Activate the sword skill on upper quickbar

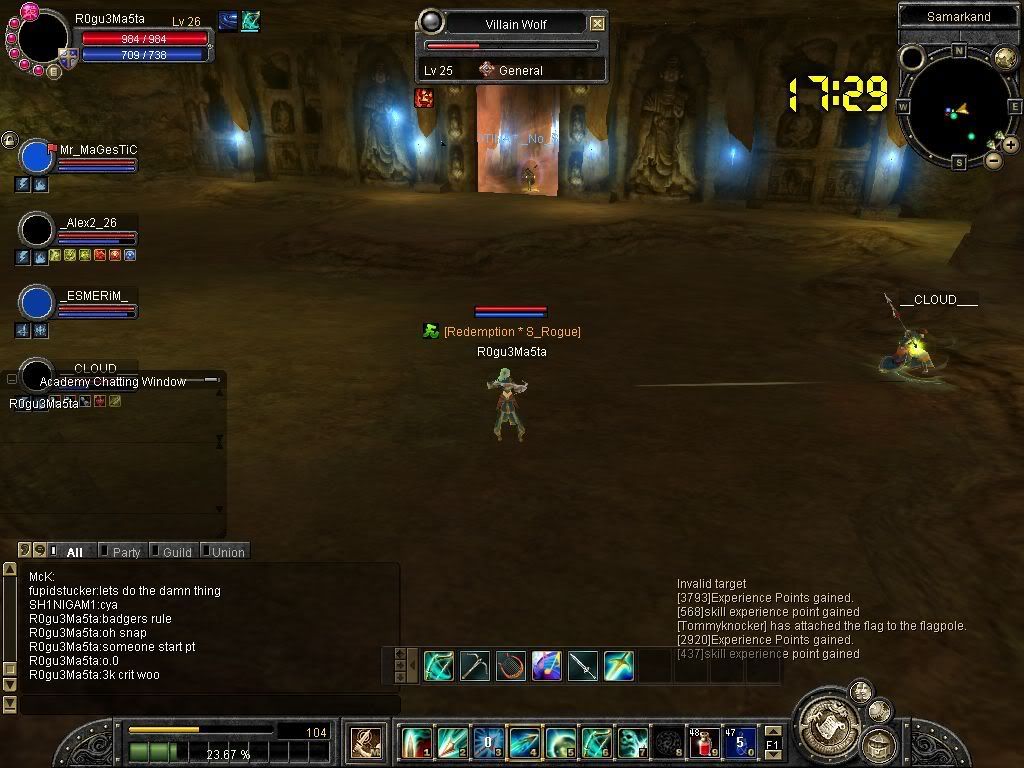pos(583,666)
